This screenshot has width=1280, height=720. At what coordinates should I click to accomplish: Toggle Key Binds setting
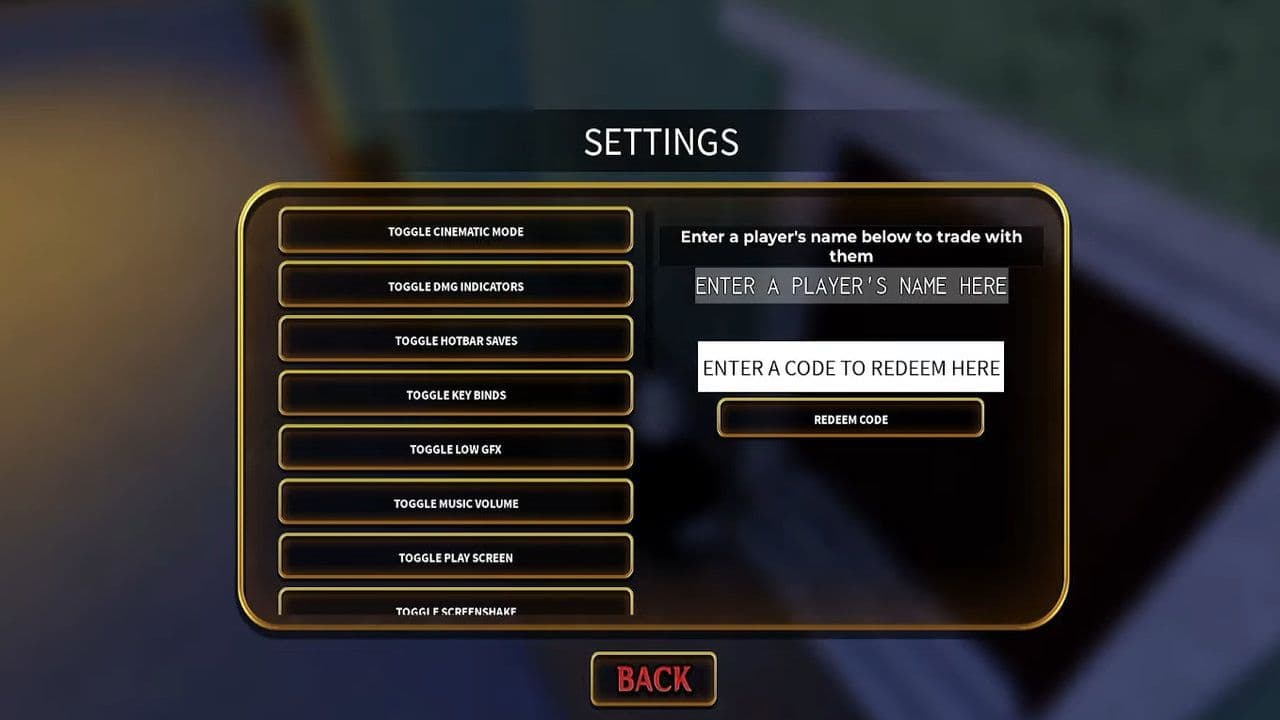(x=457, y=394)
